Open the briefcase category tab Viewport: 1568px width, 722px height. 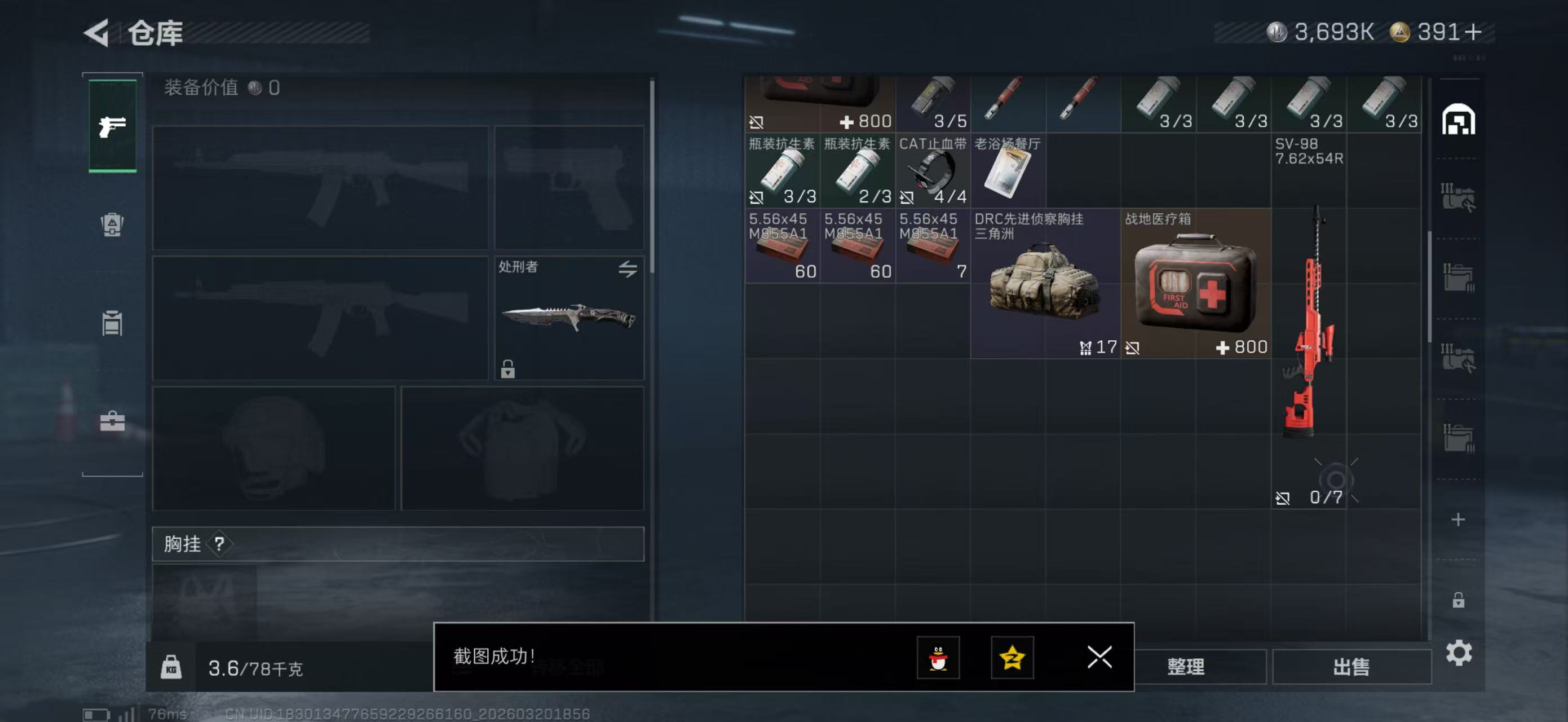(x=112, y=421)
